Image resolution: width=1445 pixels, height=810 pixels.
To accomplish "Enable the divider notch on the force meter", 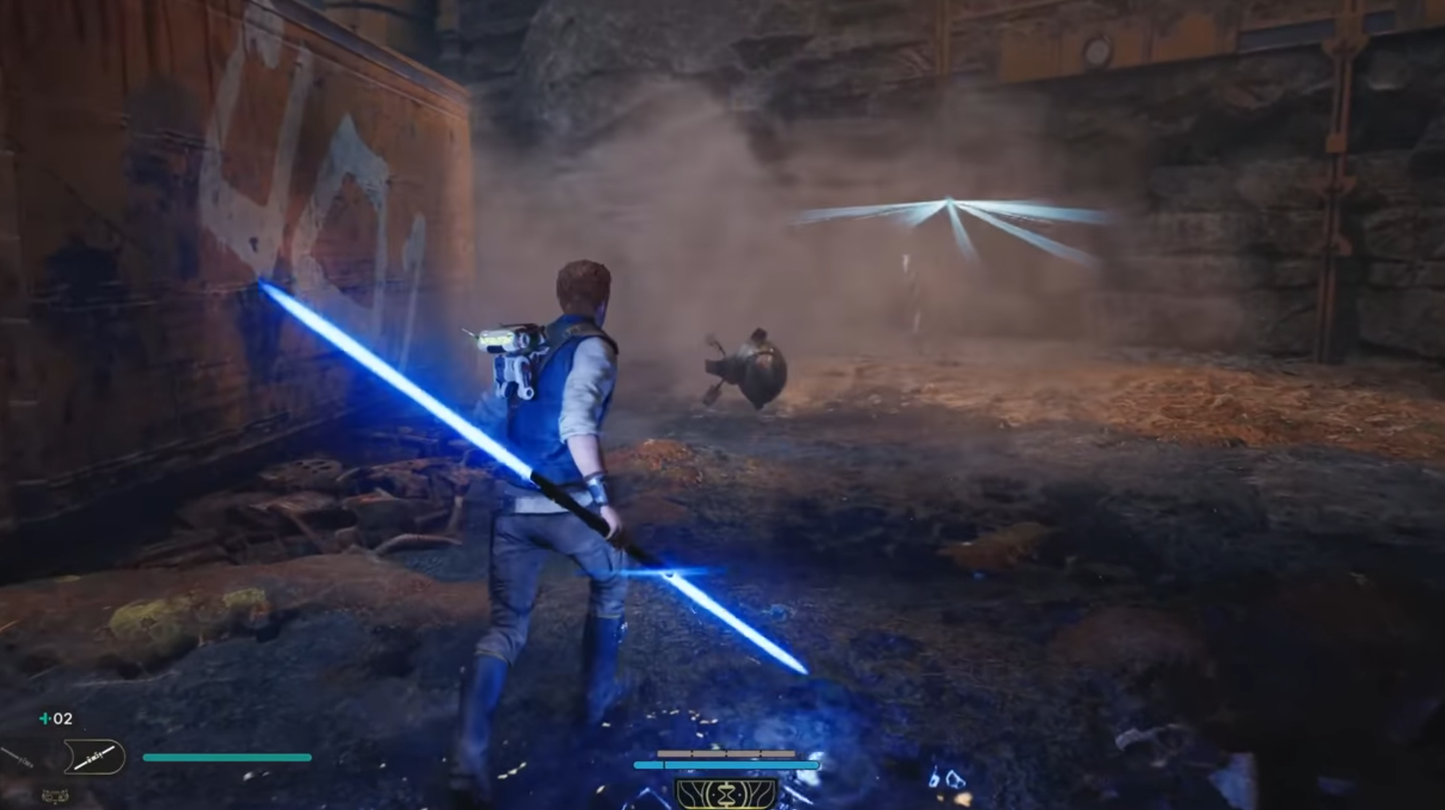I will click(664, 765).
